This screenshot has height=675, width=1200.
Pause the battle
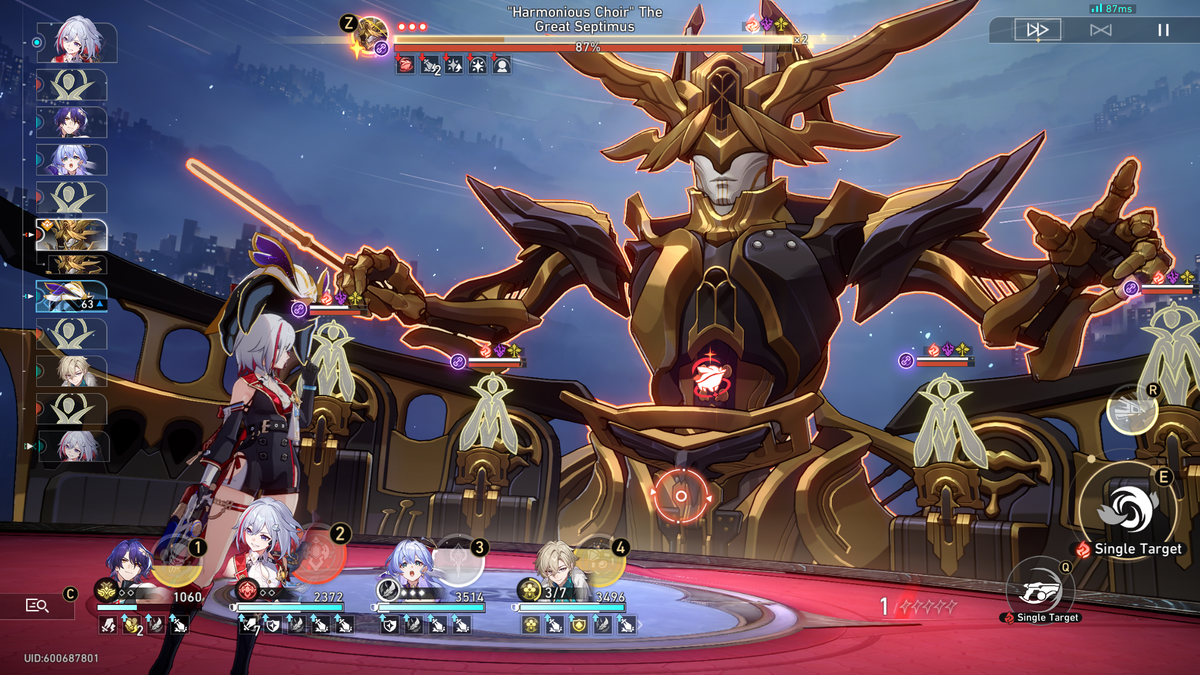tap(1163, 30)
